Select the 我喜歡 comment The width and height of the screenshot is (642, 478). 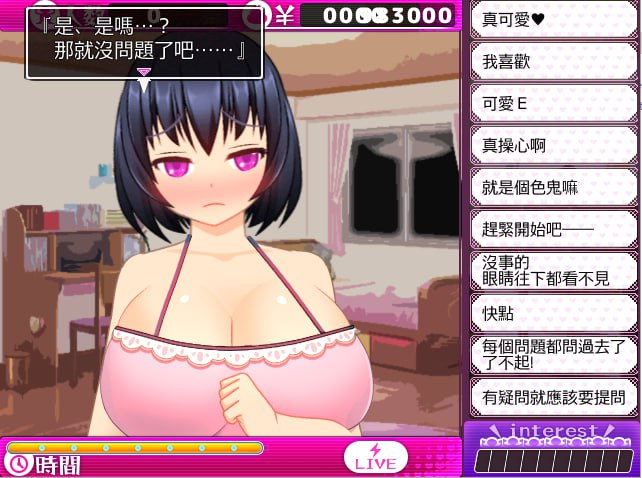tap(553, 62)
